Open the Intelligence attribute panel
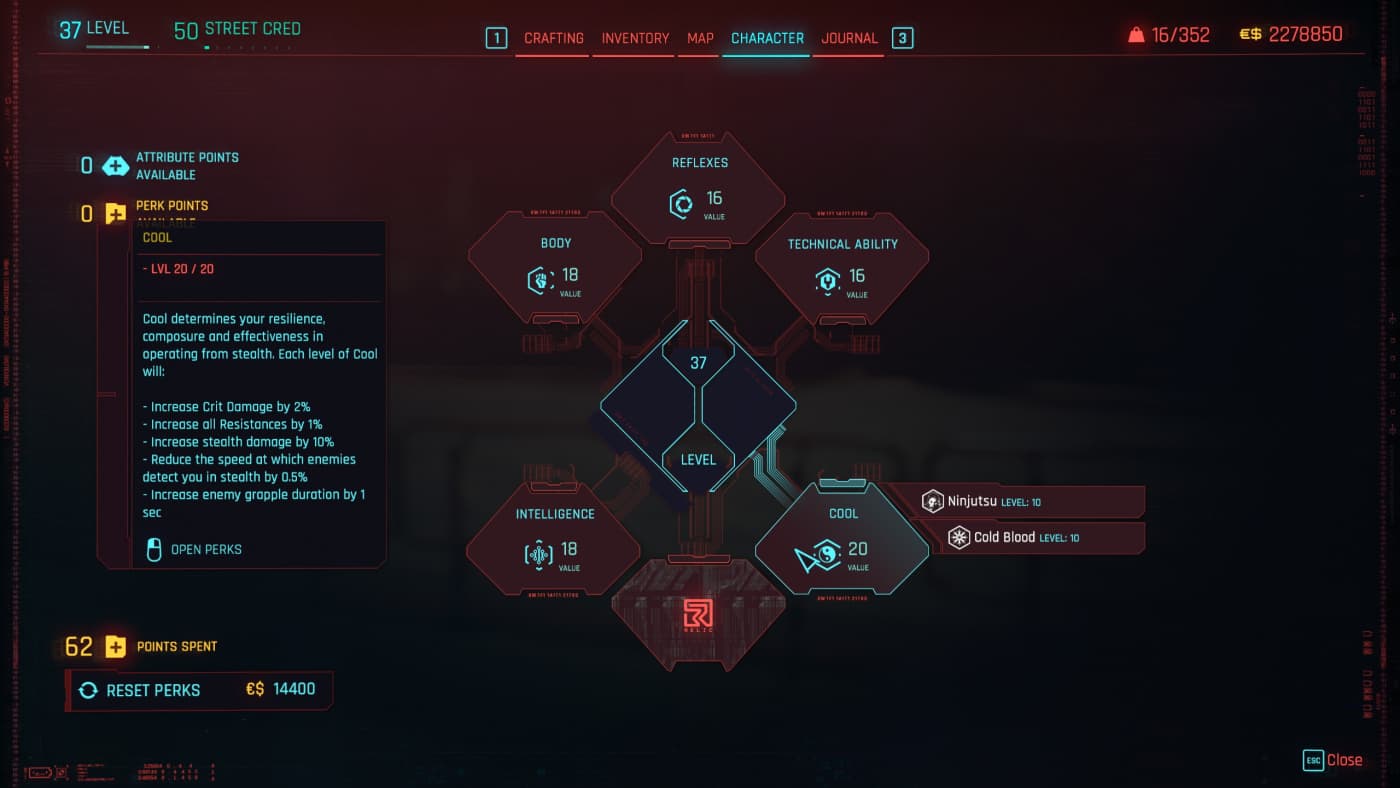This screenshot has height=788, width=1400. pos(555,540)
